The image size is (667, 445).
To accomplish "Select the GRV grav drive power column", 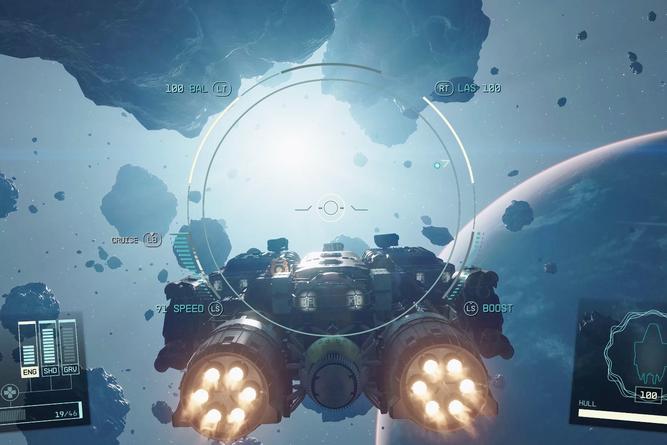I will [x=68, y=346].
